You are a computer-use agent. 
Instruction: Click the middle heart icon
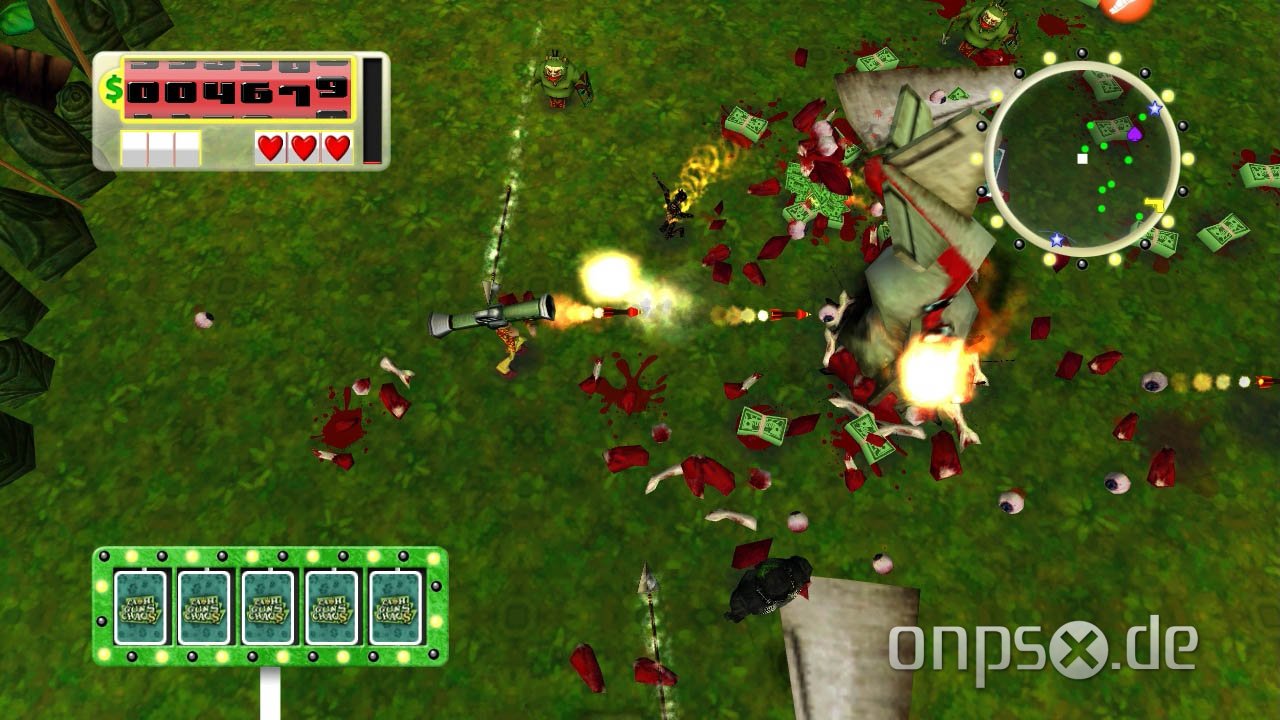pos(302,148)
